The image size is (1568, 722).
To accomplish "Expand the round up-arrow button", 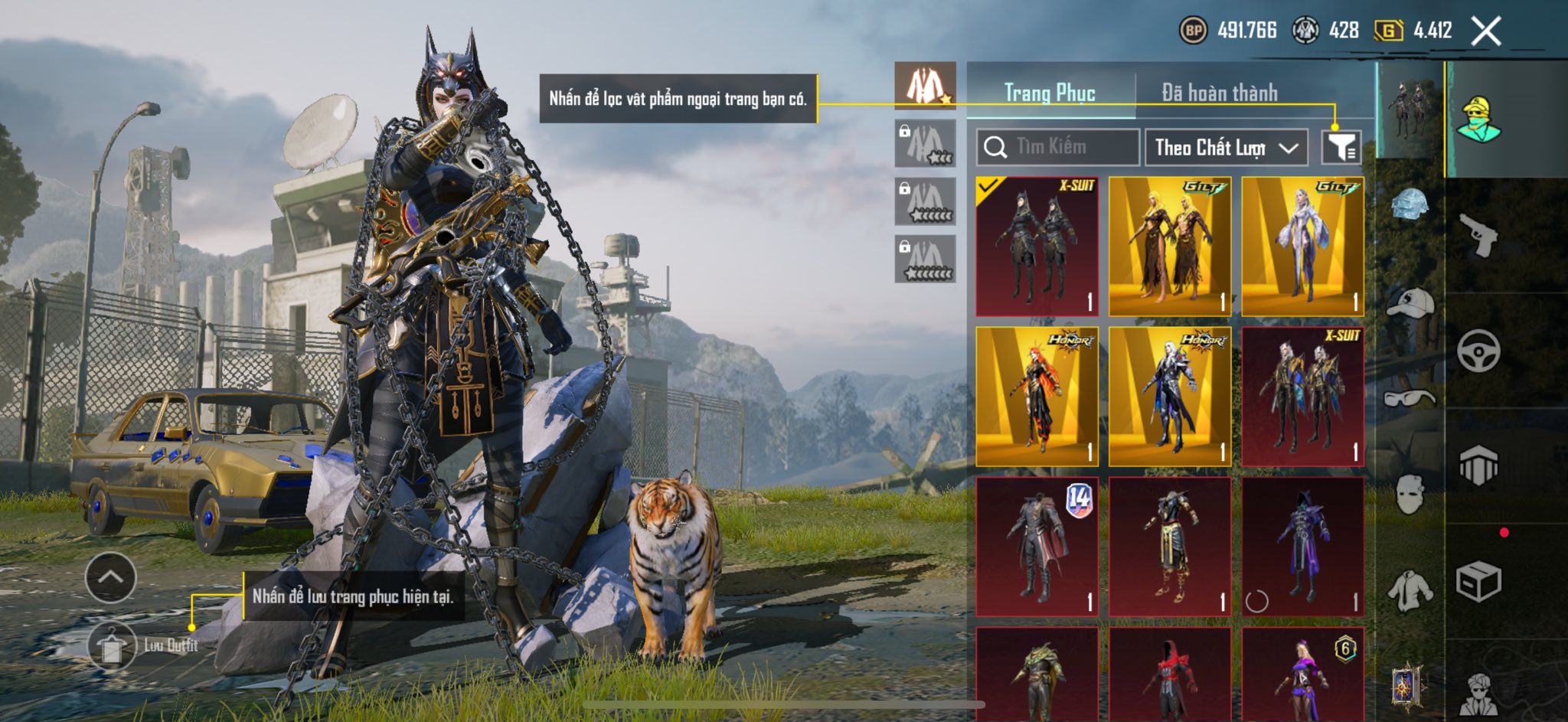I will (x=111, y=577).
